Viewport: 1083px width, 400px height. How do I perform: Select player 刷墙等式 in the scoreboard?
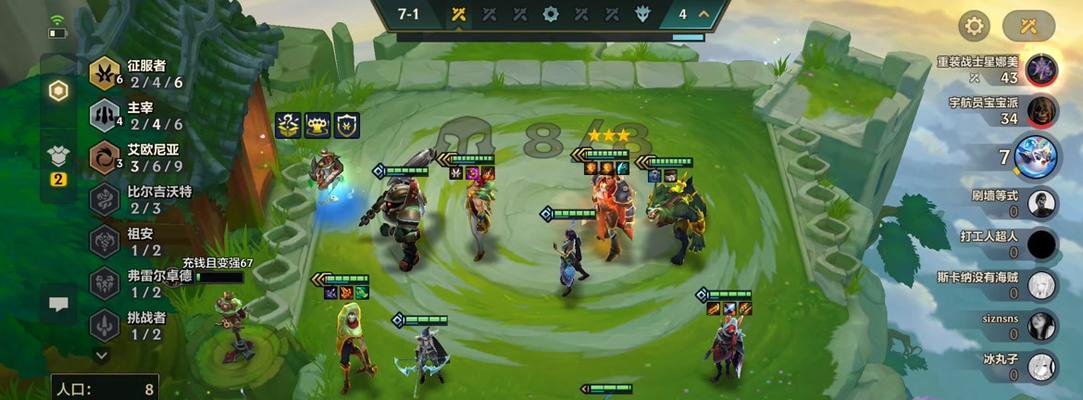(x=1042, y=203)
